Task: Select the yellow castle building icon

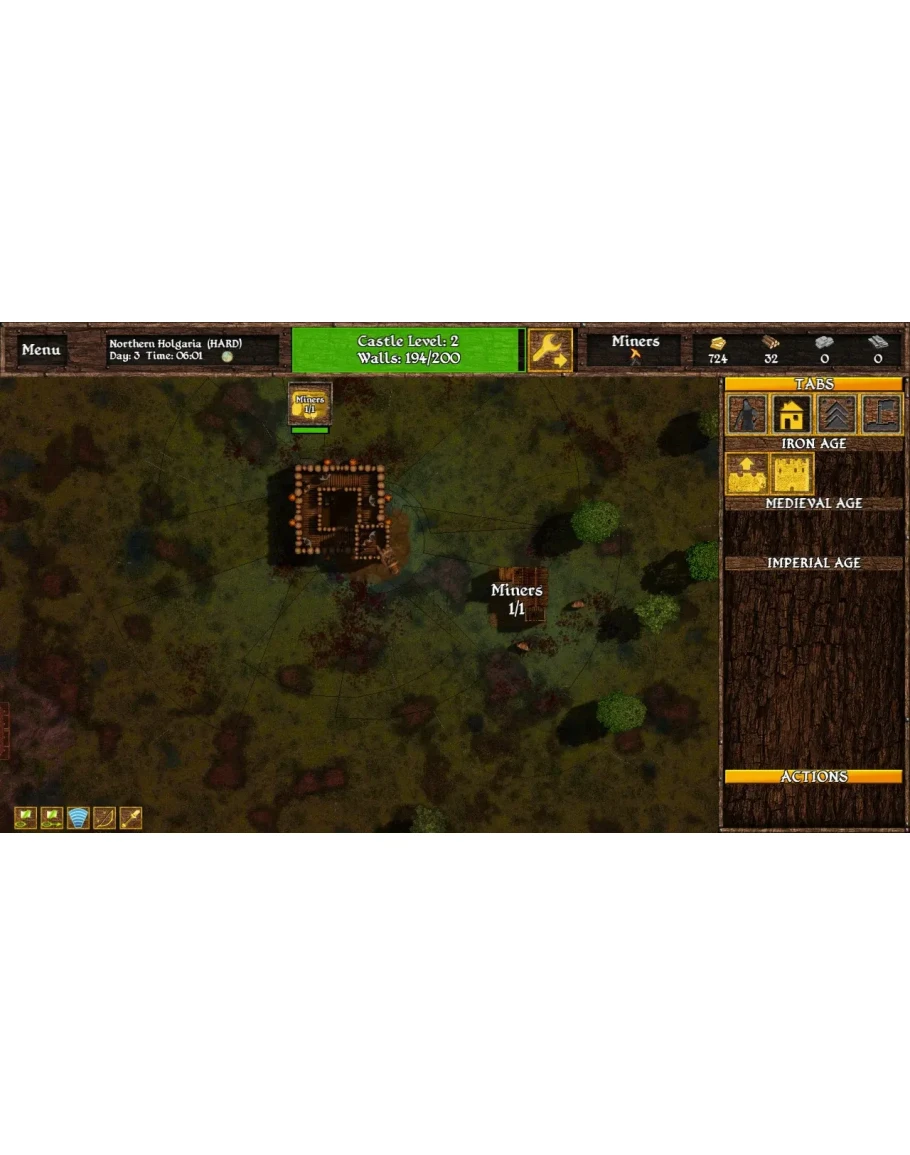Action: (x=792, y=473)
